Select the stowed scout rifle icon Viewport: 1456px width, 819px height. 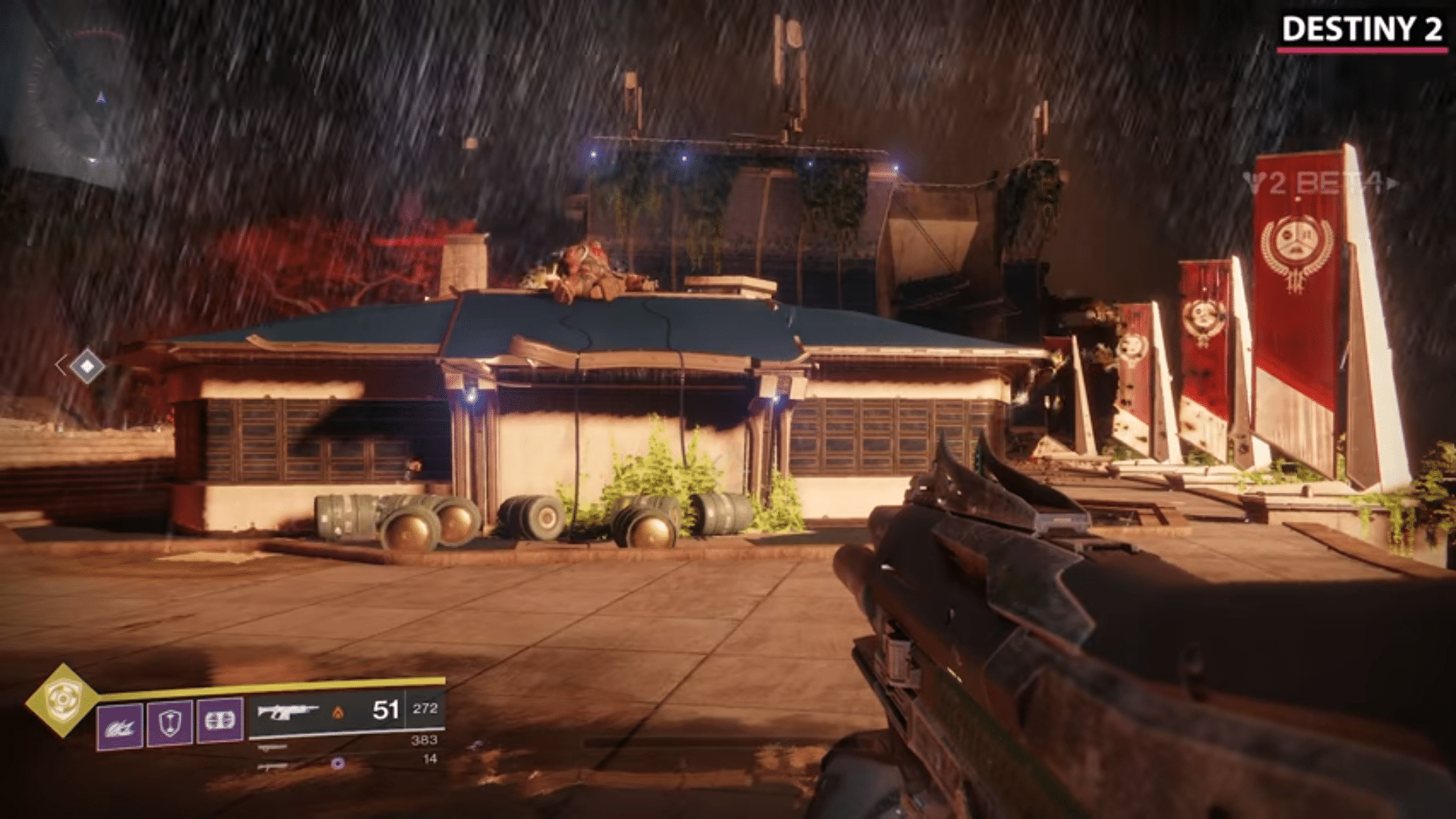(271, 748)
